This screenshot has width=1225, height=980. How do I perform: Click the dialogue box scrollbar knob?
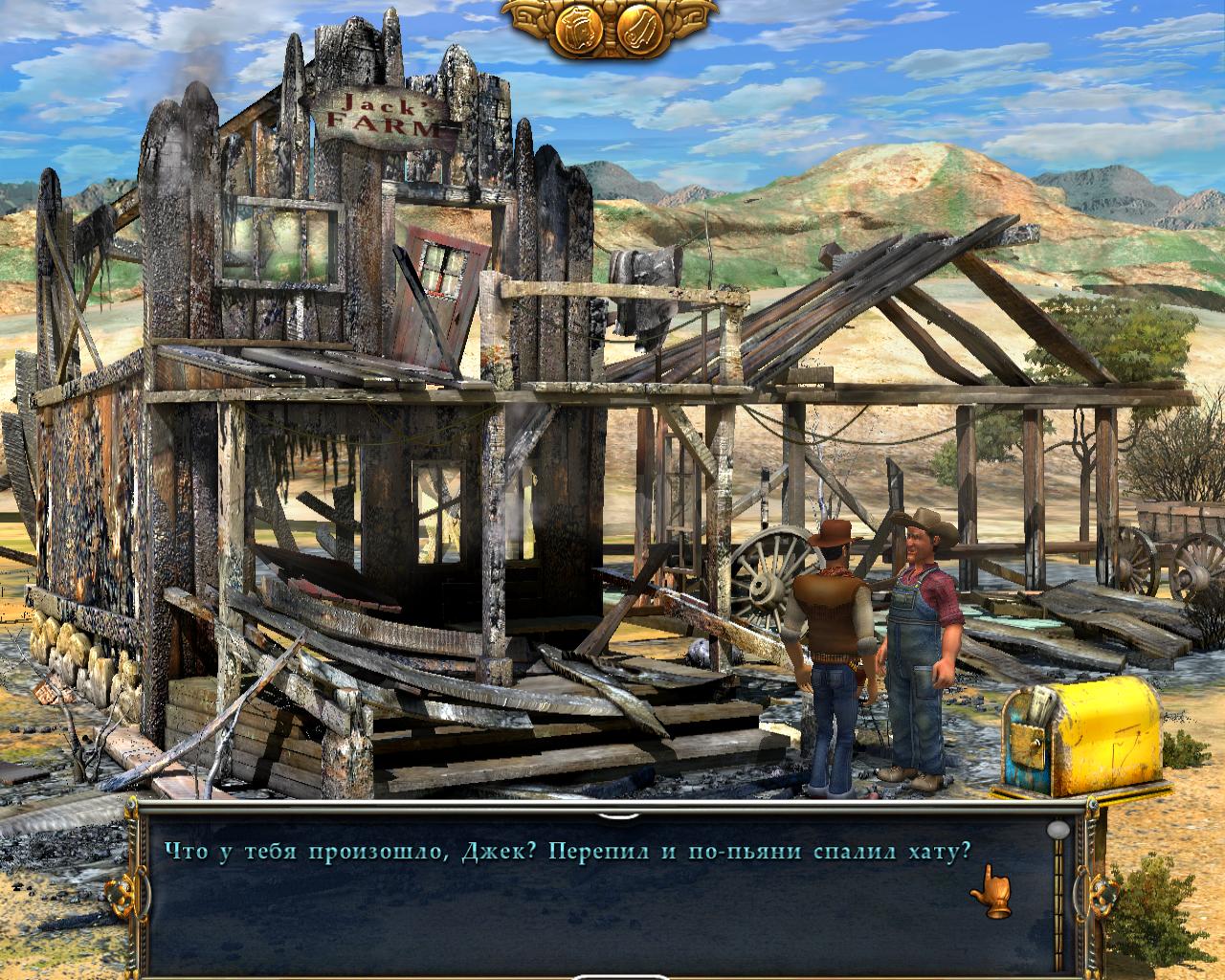point(1058,829)
